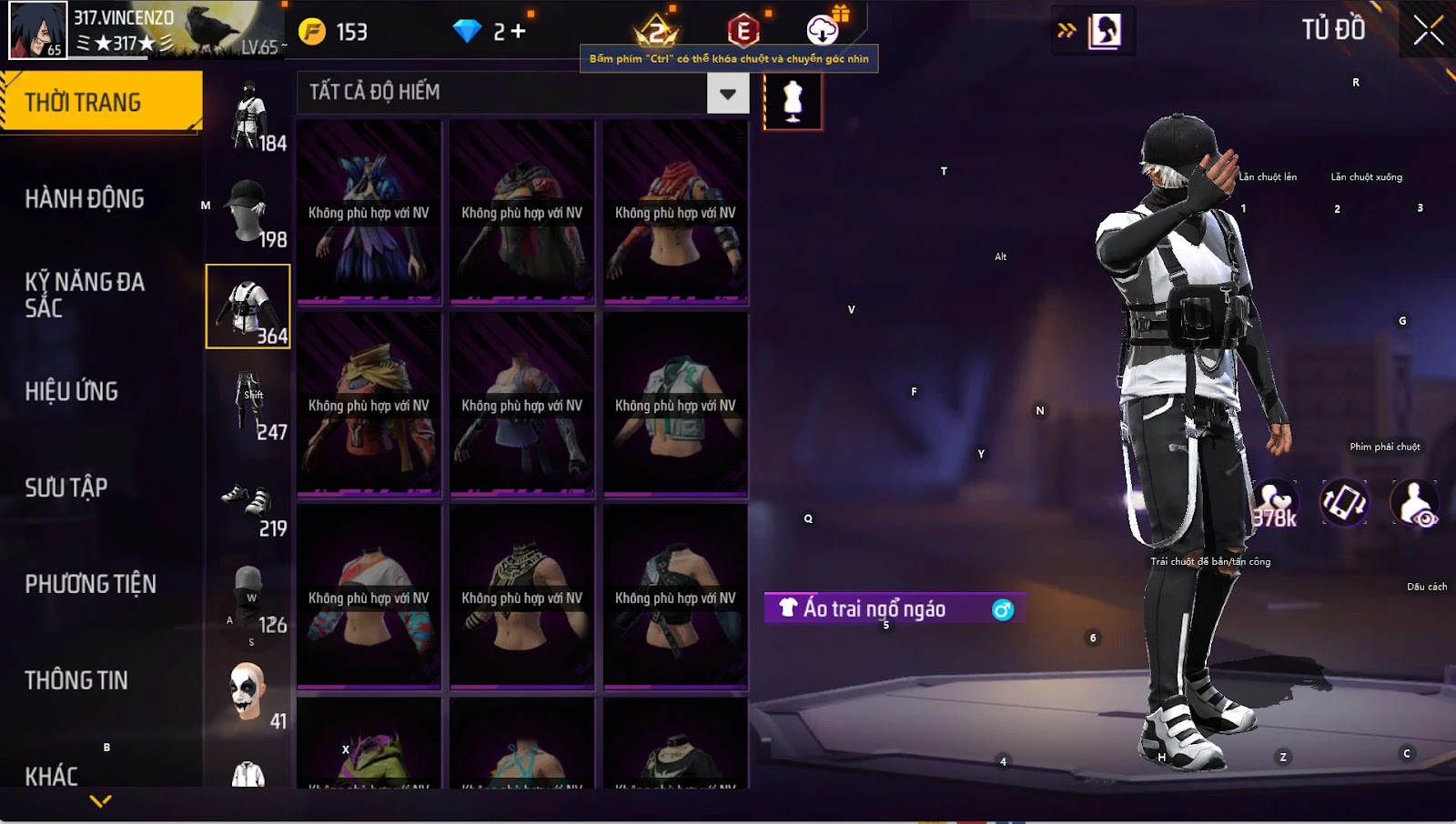This screenshot has height=824, width=1456.
Task: Pick the clown face paint category
Action: (248, 693)
